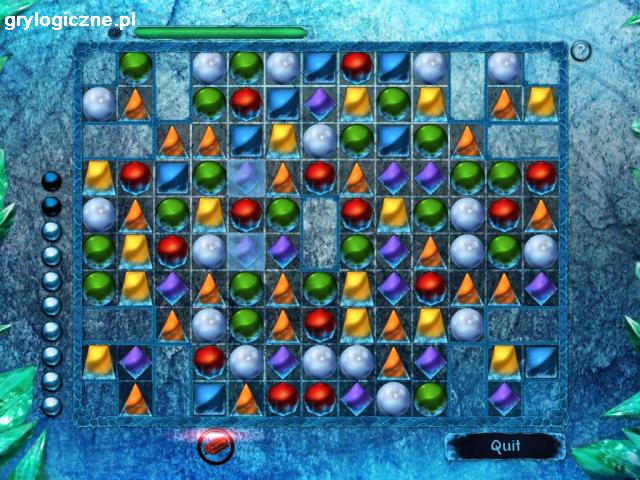Screen dimensions: 640x480
Task: Activate the red power-up below the board
Action: click(x=214, y=445)
